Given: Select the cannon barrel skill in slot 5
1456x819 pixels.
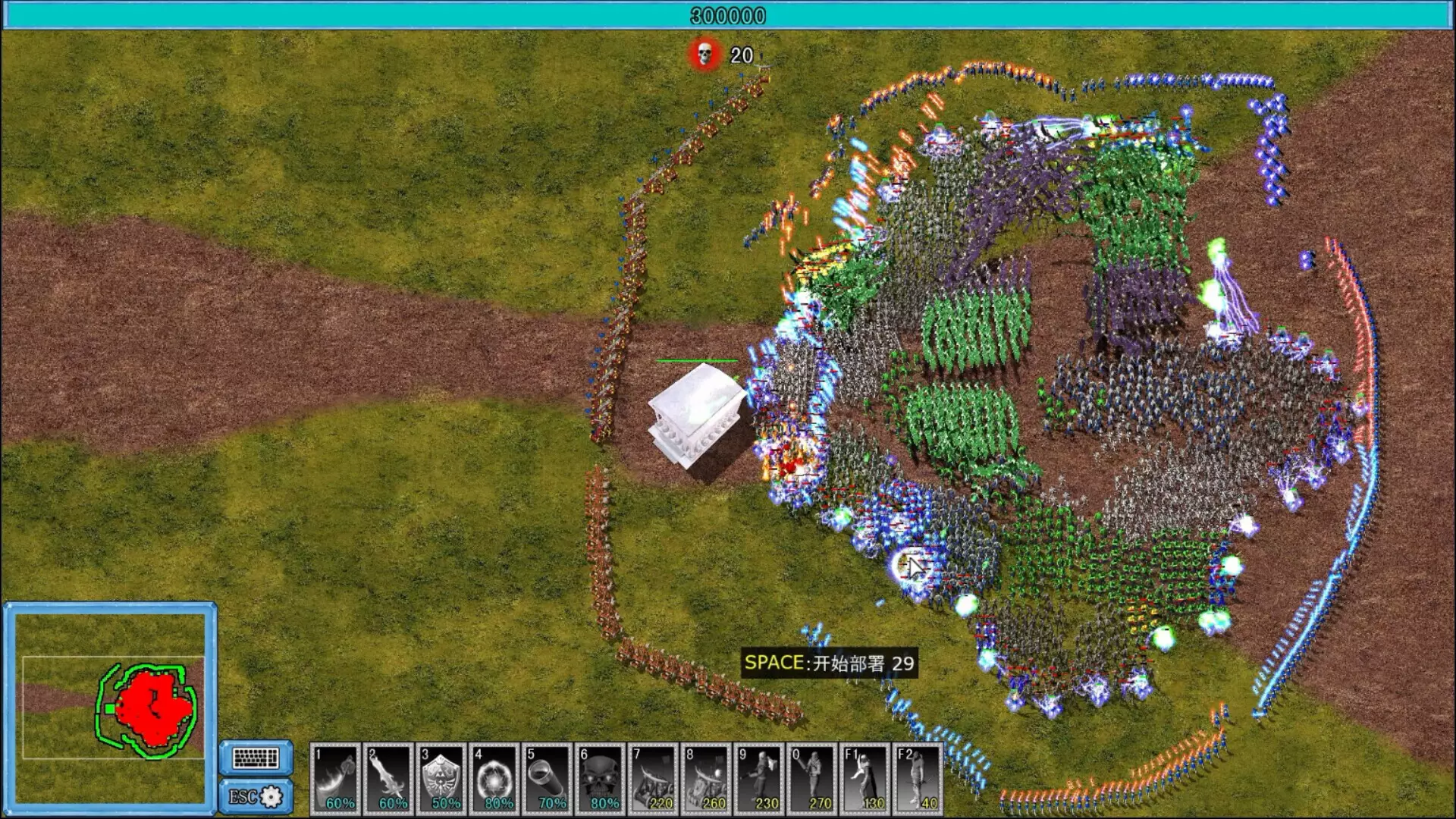Looking at the screenshot, I should tap(548, 778).
